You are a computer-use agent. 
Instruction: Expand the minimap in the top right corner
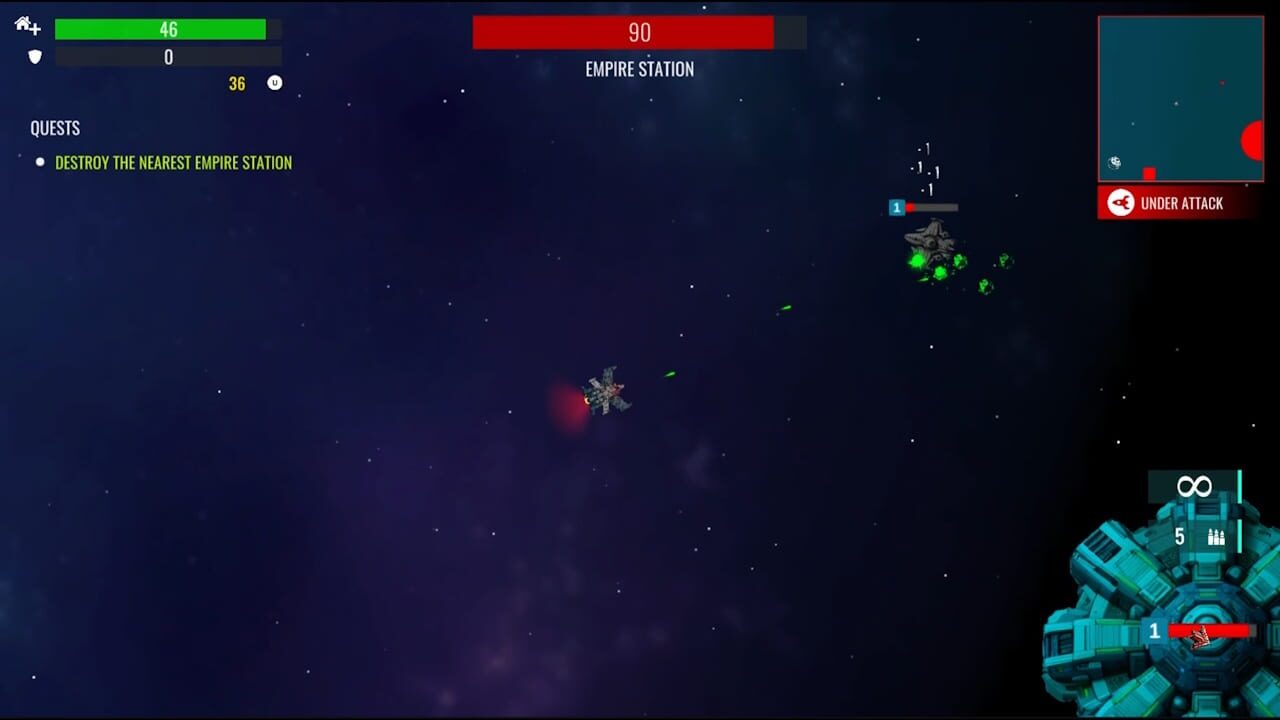pos(1180,97)
